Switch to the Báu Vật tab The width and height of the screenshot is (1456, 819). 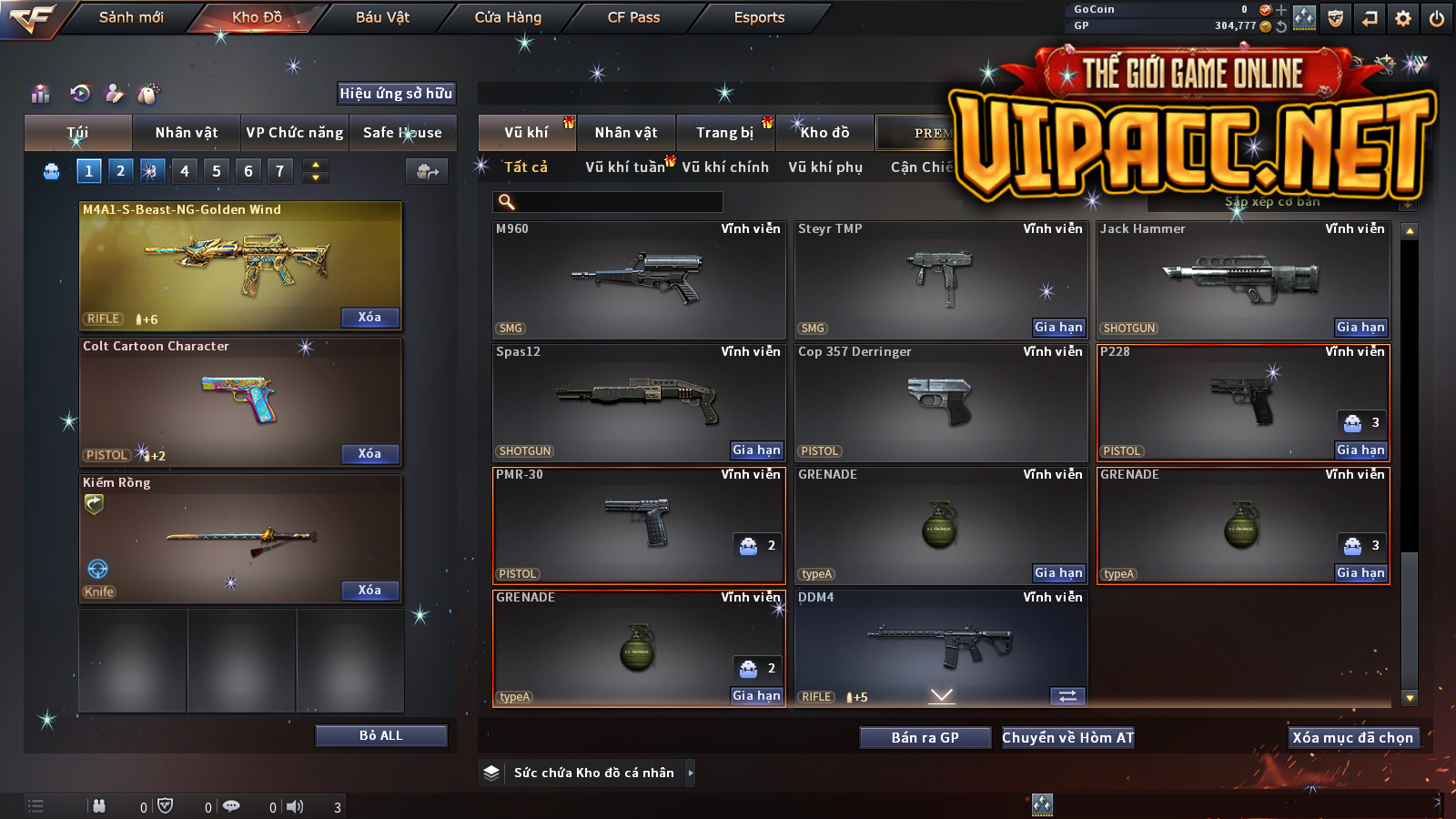click(382, 17)
